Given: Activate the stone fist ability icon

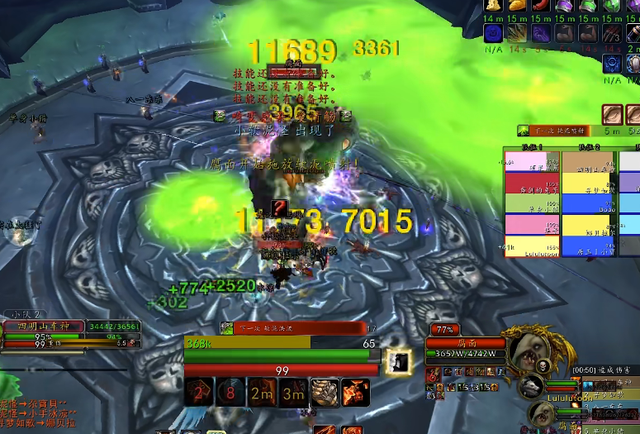Looking at the screenshot, I should pyautogui.click(x=325, y=391).
